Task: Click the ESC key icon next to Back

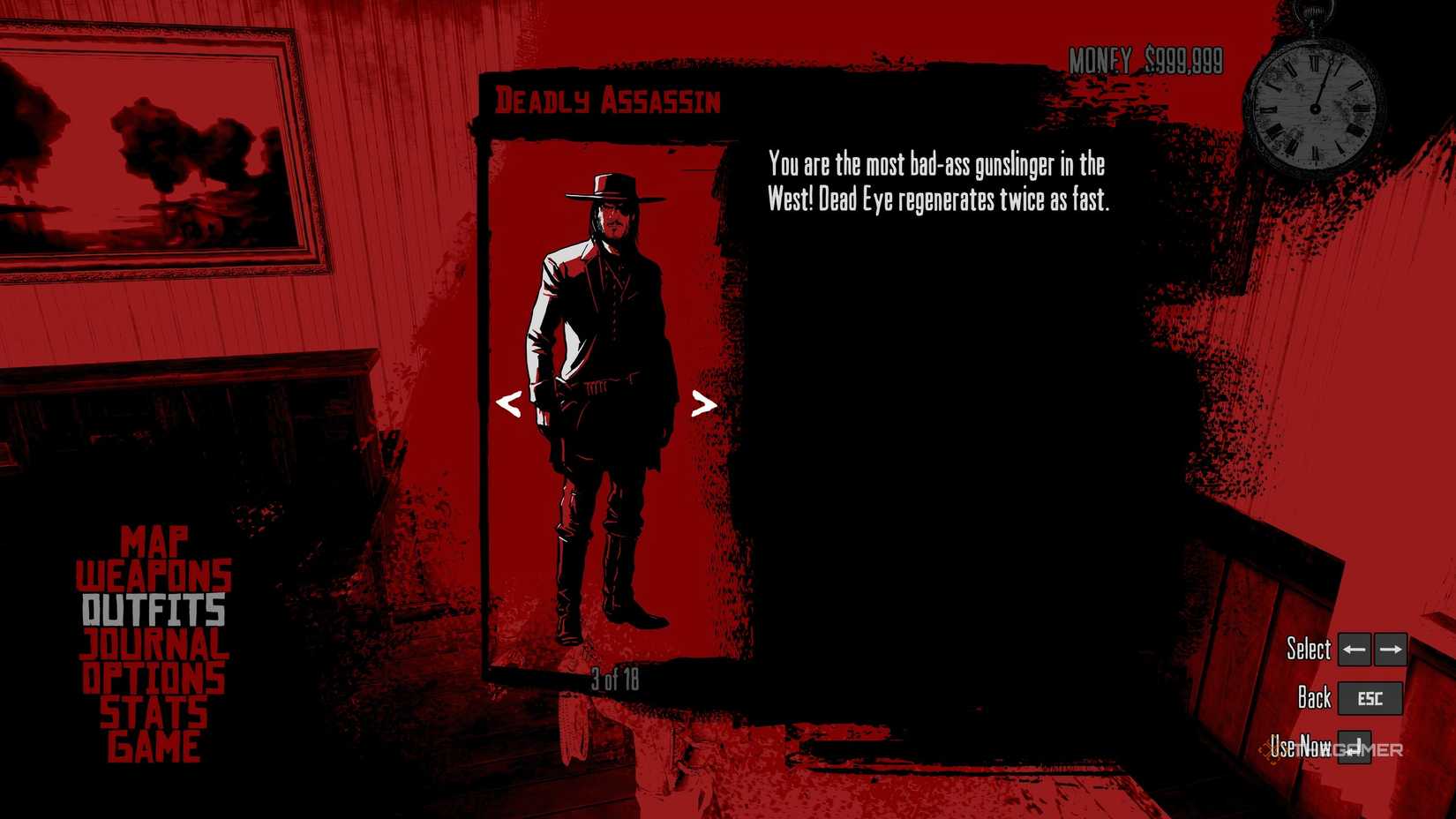Action: pos(1369,698)
